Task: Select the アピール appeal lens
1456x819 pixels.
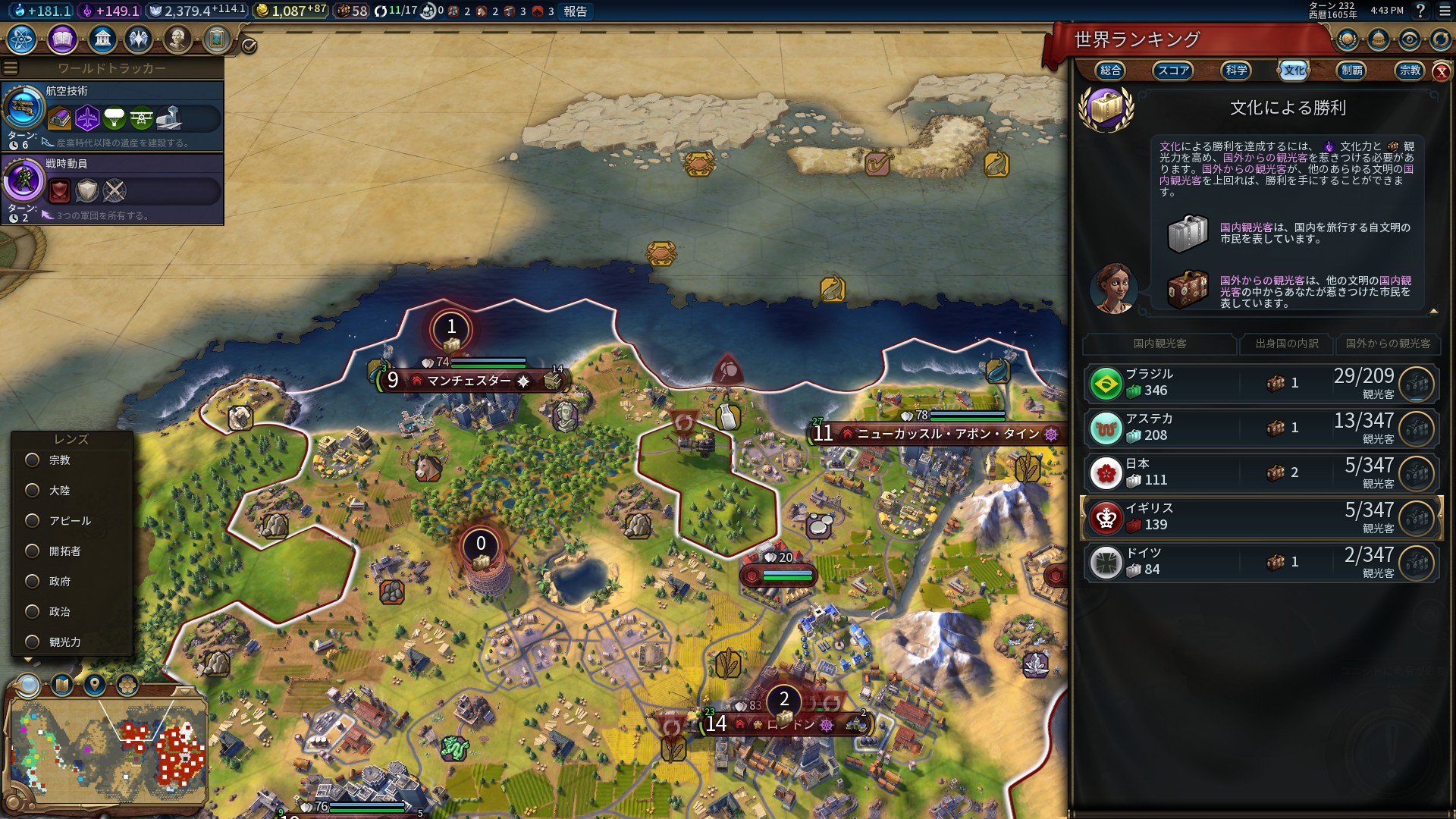Action: pos(33,521)
